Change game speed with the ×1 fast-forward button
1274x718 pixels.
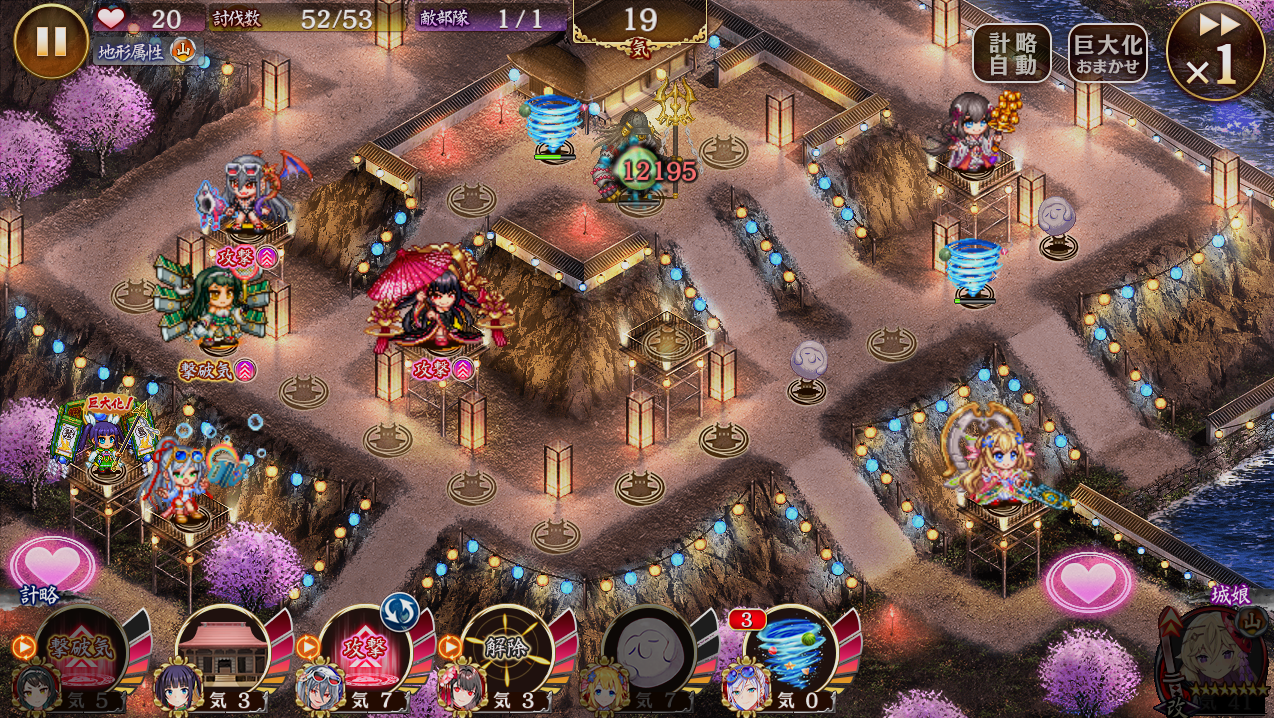[1215, 52]
